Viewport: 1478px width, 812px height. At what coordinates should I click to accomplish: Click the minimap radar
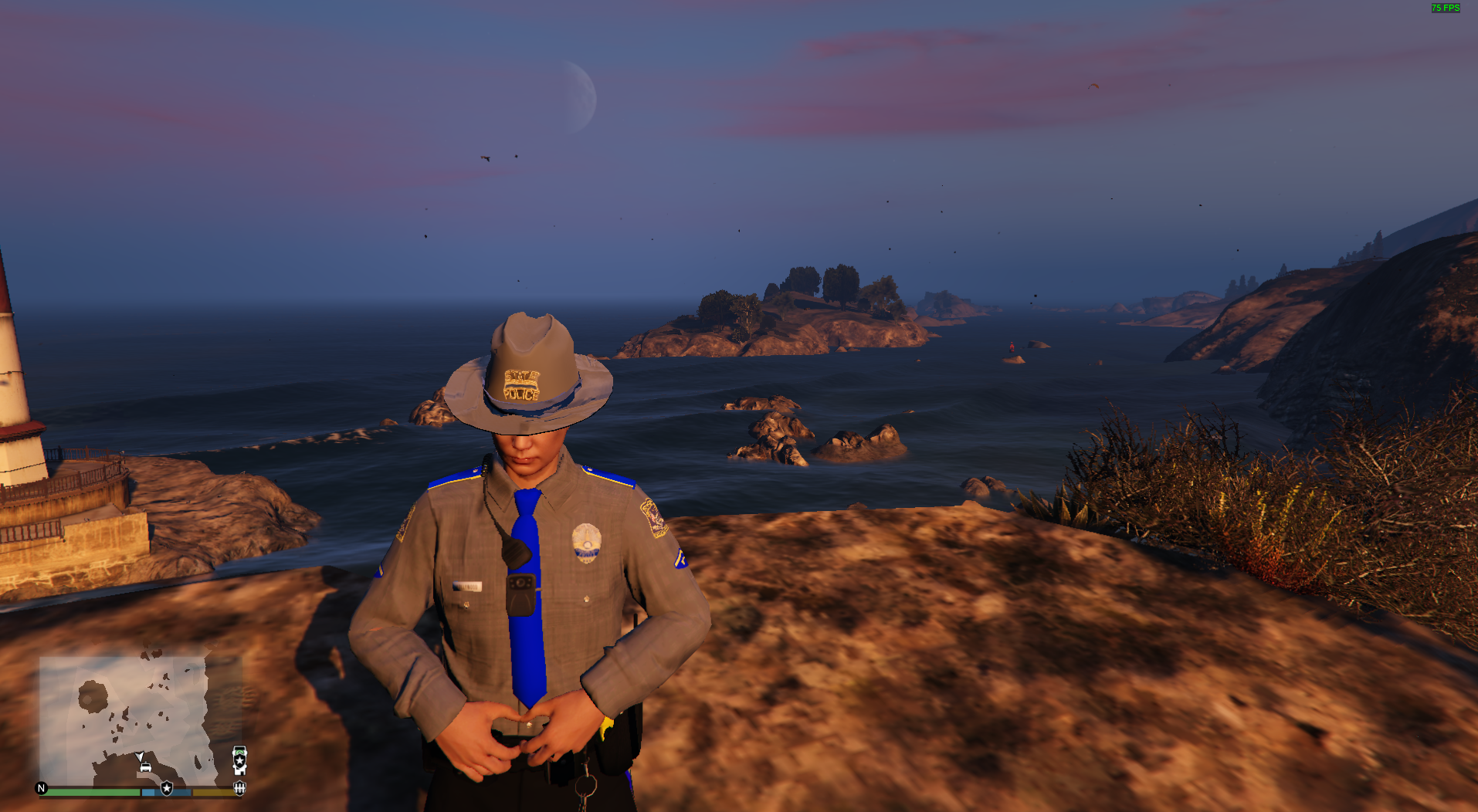[x=141, y=719]
